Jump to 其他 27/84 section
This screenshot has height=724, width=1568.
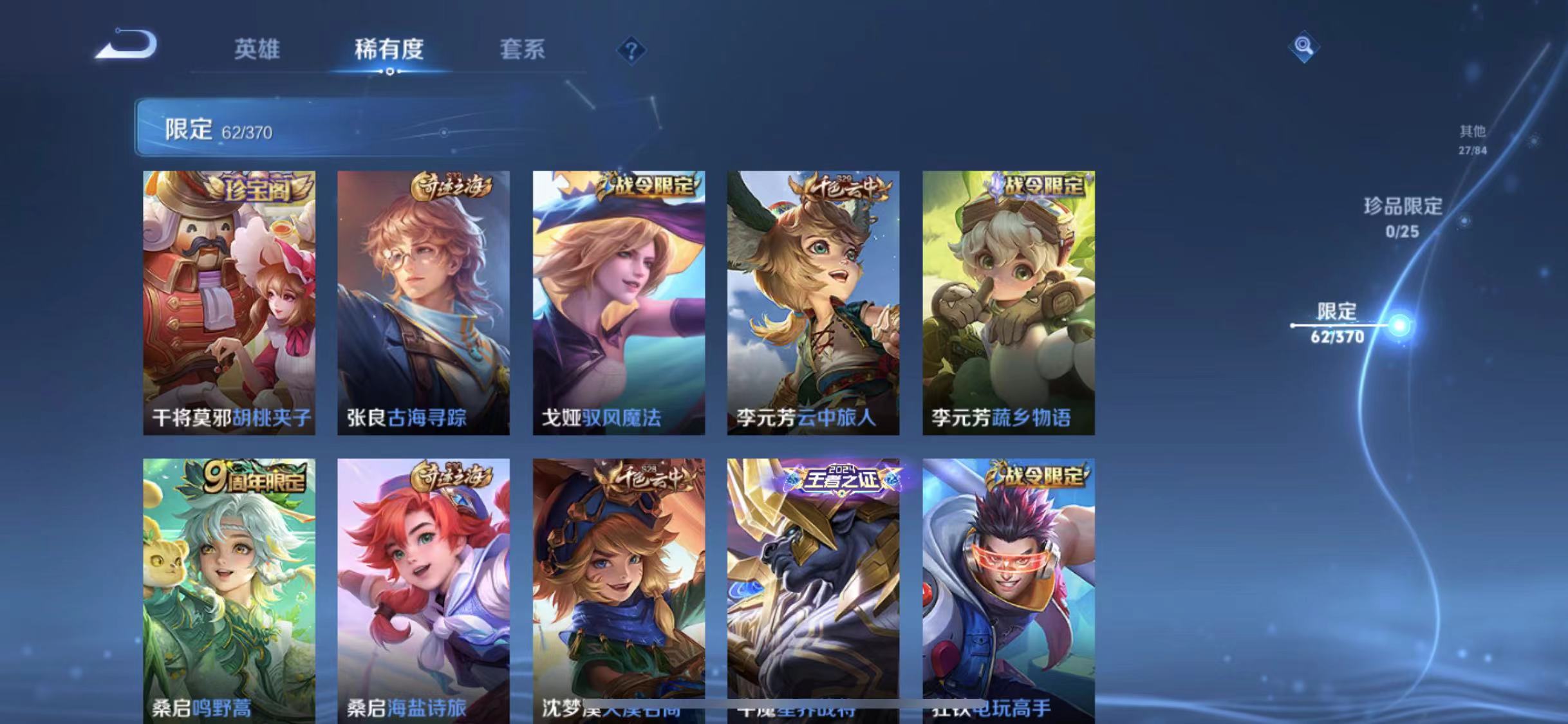tap(1473, 138)
